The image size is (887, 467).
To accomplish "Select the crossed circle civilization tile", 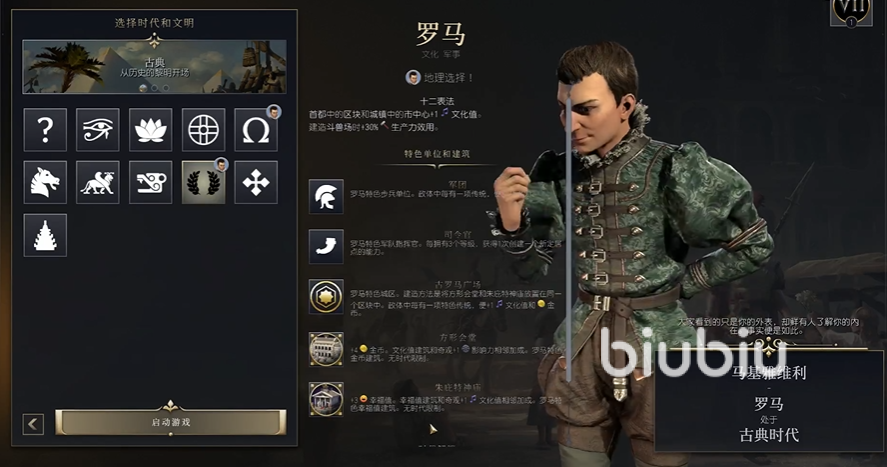I will click(203, 130).
